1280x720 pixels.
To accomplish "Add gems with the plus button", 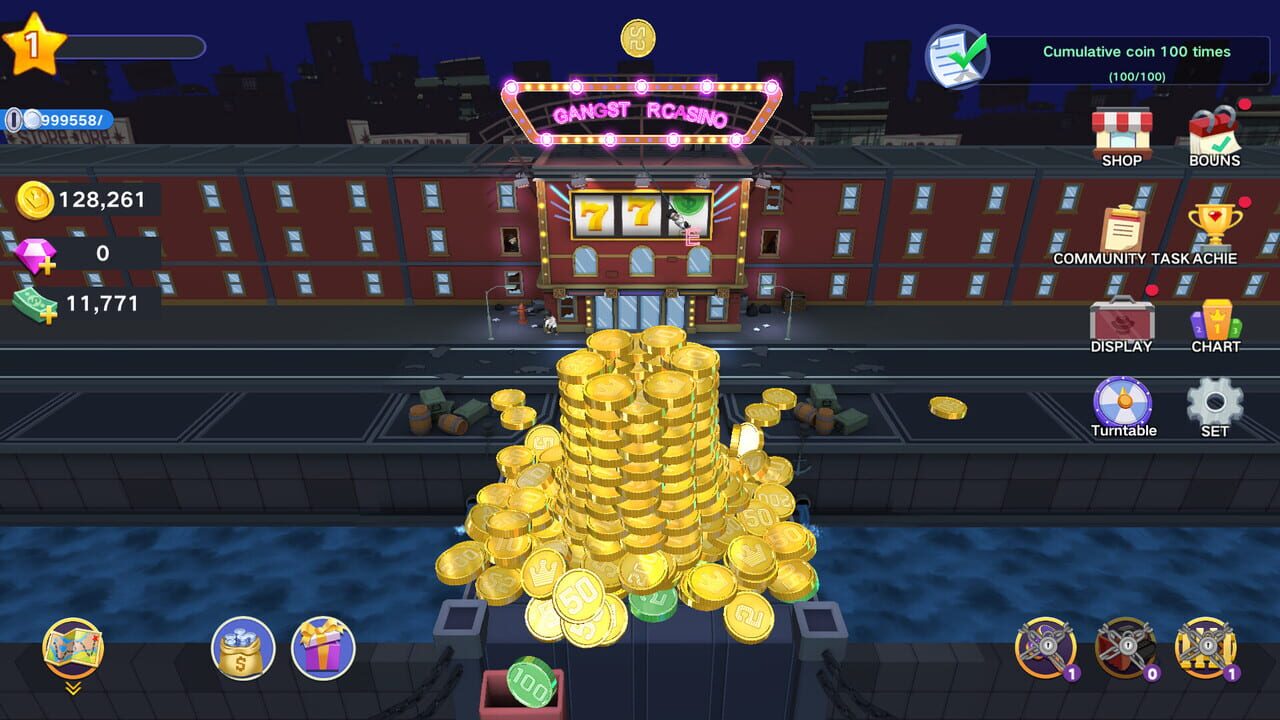I will coord(47,267).
